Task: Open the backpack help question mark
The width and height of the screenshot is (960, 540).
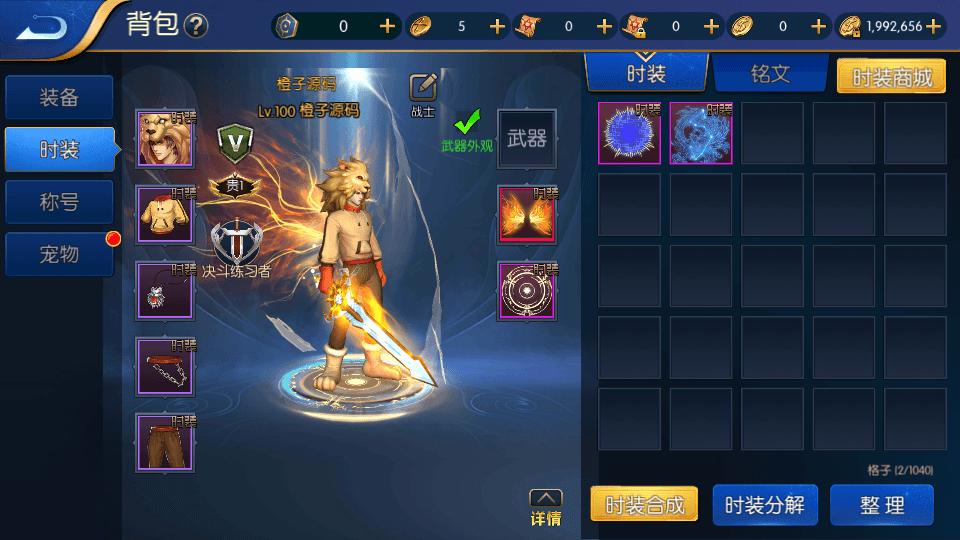Action: [197, 26]
